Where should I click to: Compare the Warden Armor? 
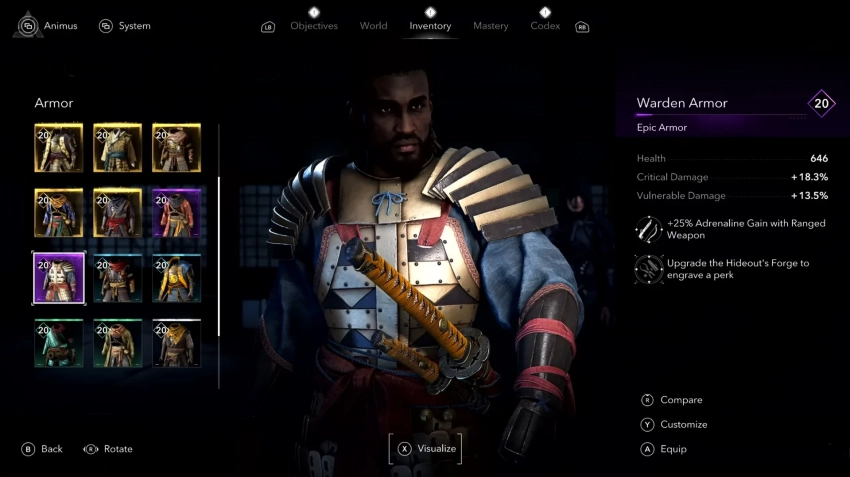680,400
